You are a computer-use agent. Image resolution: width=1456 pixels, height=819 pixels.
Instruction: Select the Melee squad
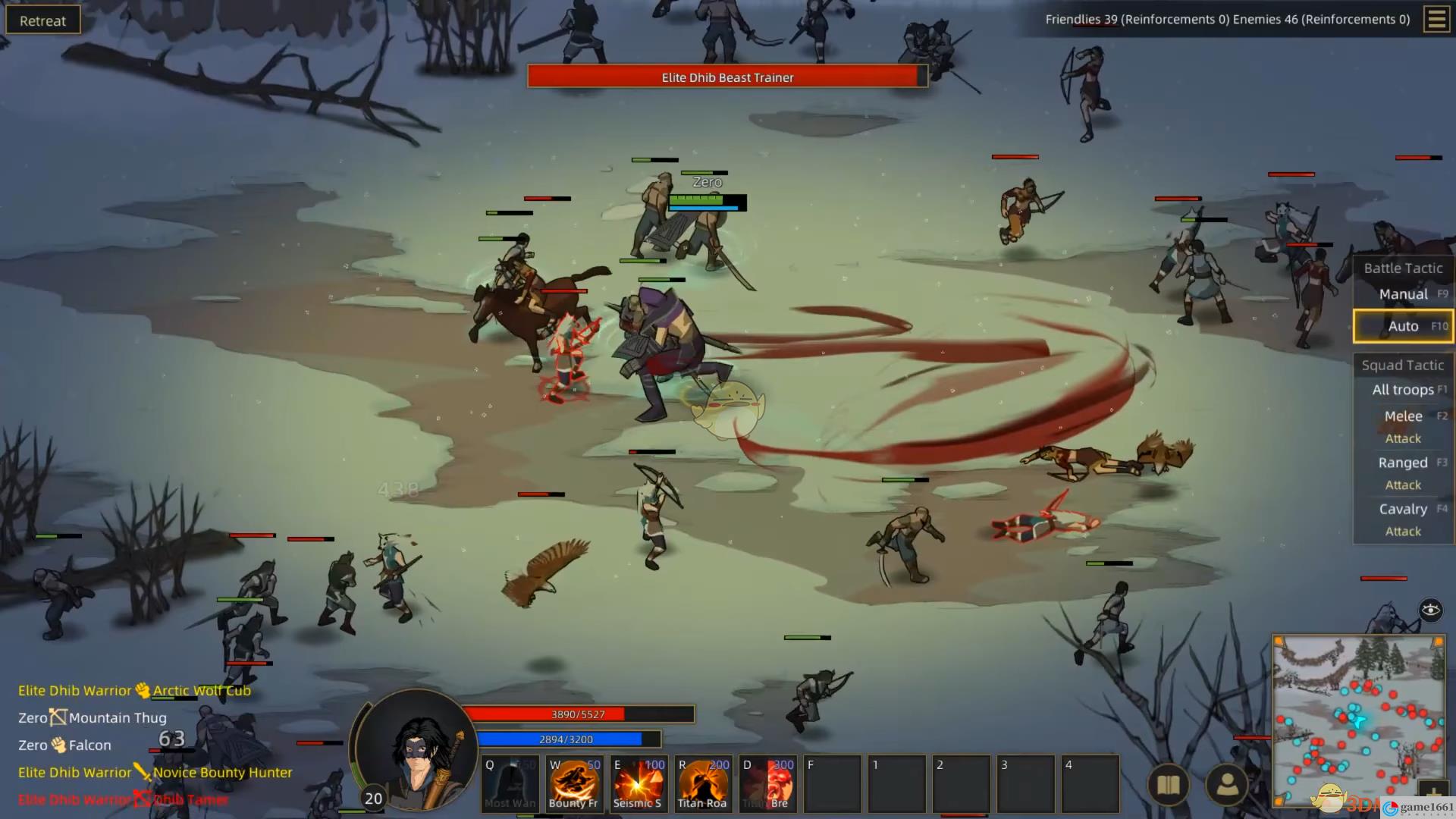1403,416
